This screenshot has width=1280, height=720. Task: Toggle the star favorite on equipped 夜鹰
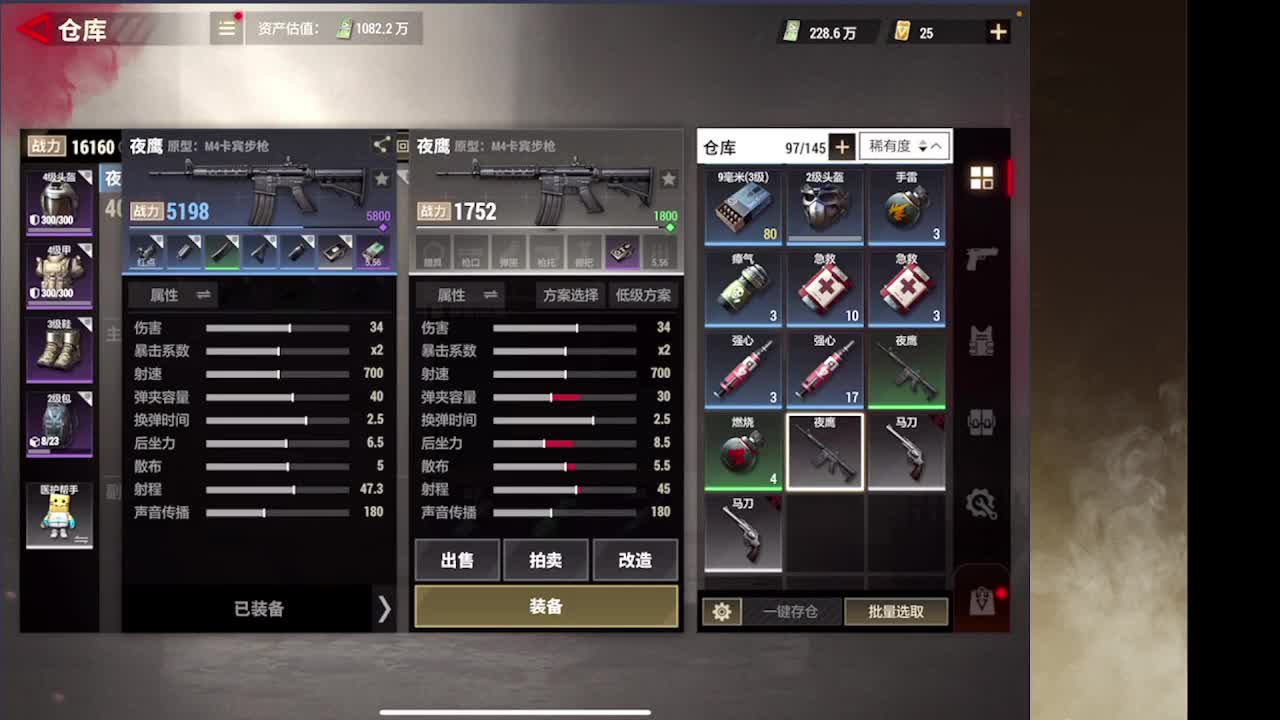382,178
